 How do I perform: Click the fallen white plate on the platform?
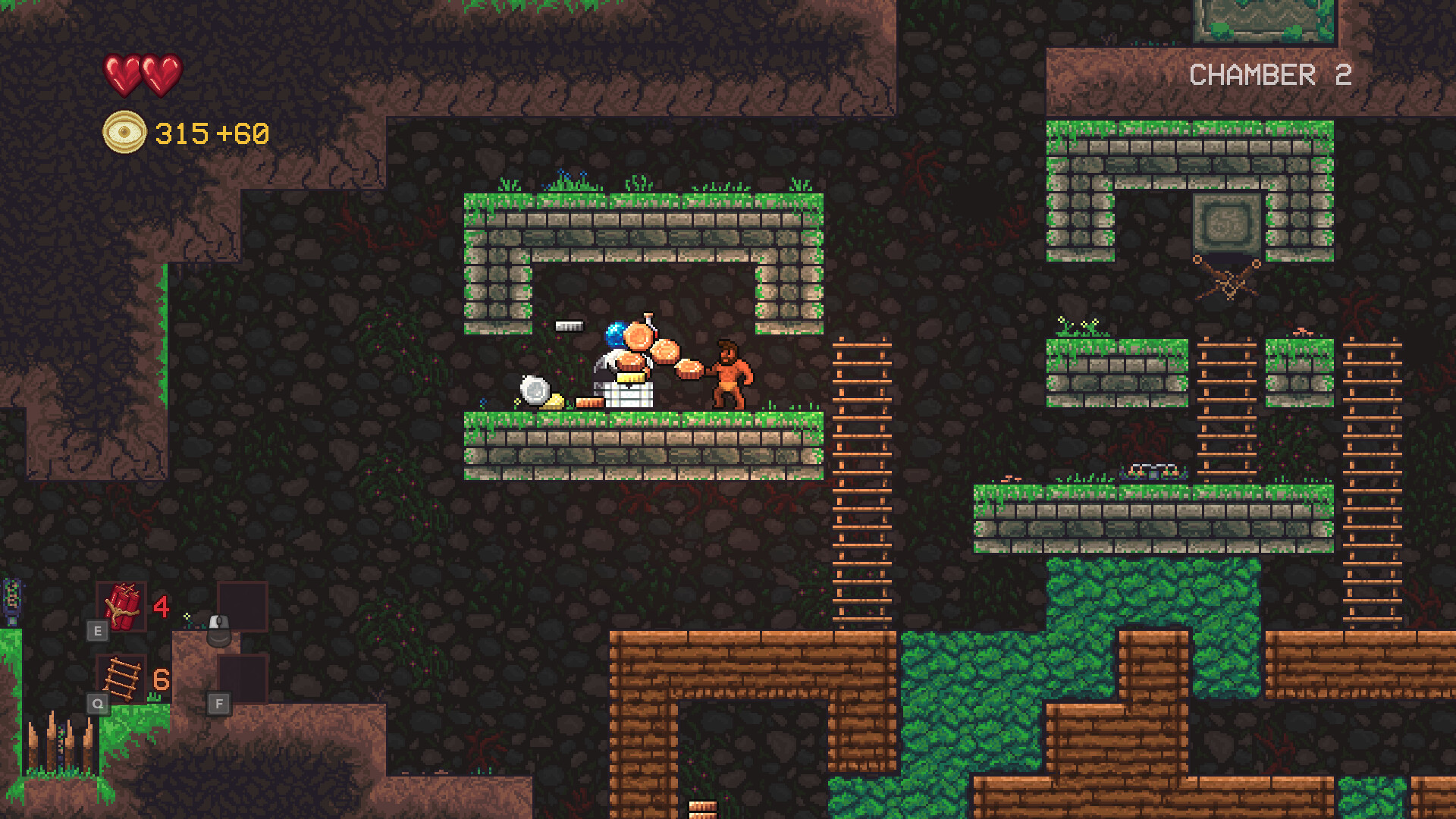[x=535, y=392]
